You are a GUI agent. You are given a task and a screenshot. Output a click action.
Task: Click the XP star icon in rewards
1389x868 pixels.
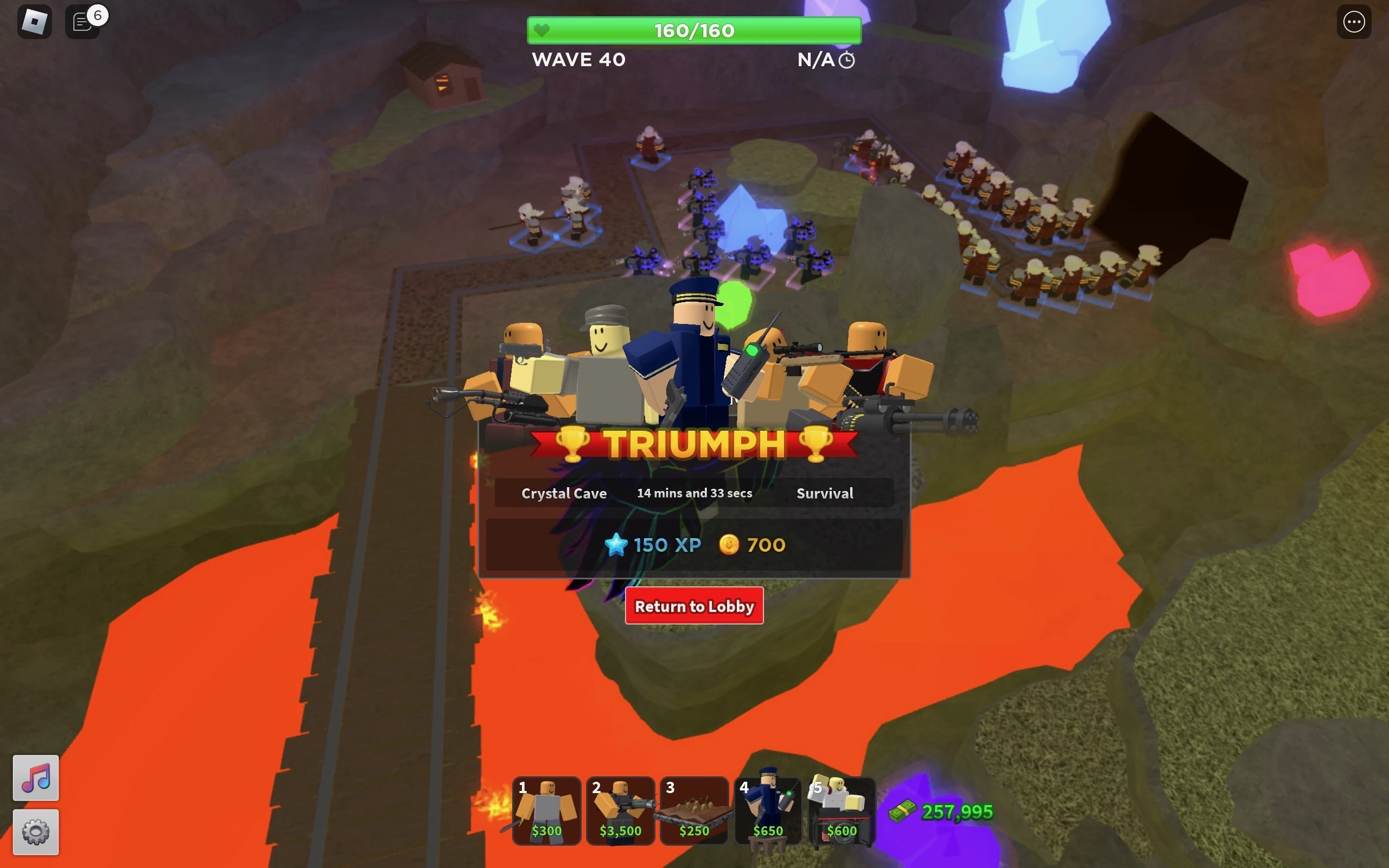click(x=617, y=545)
